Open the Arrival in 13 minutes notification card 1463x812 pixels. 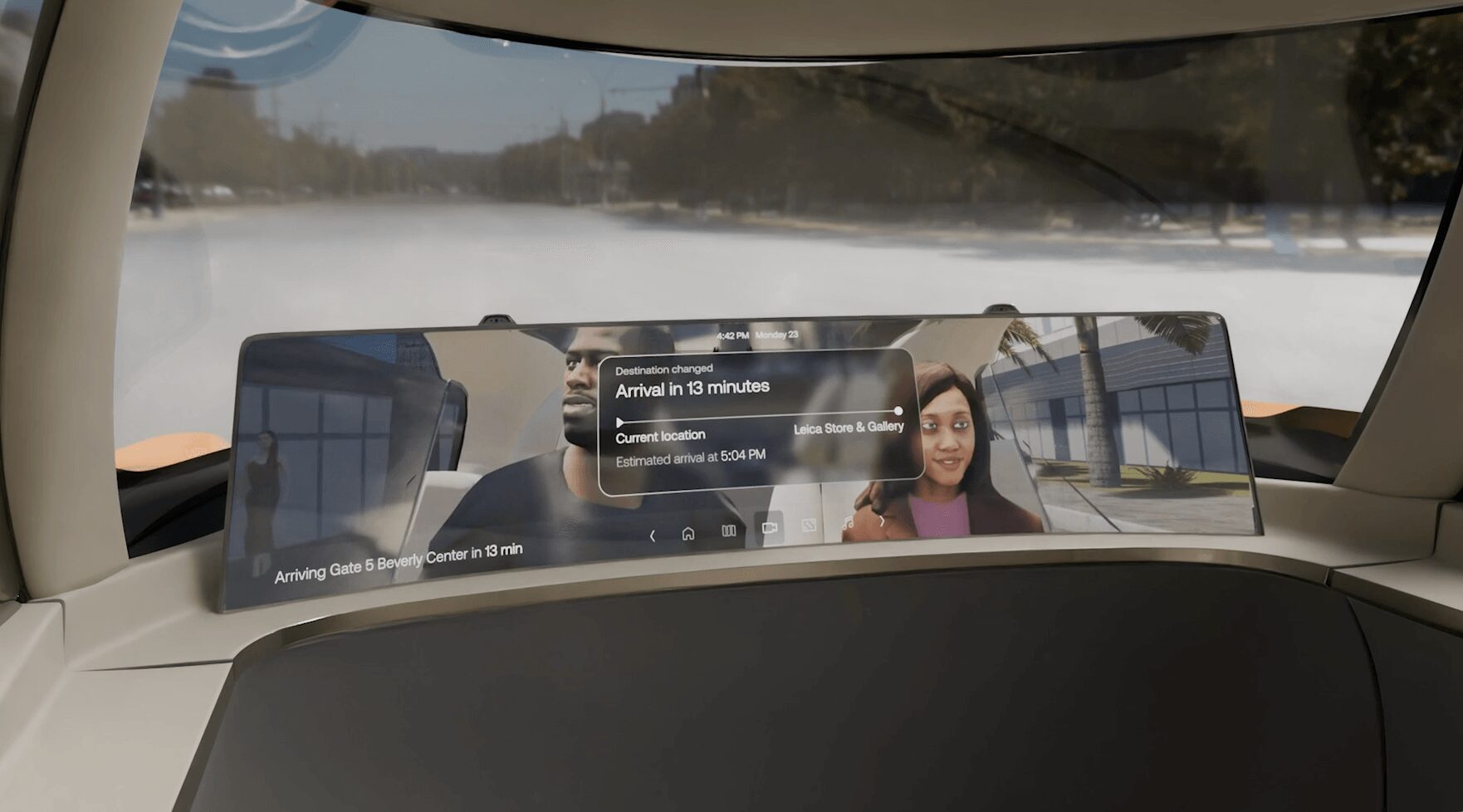[759, 421]
